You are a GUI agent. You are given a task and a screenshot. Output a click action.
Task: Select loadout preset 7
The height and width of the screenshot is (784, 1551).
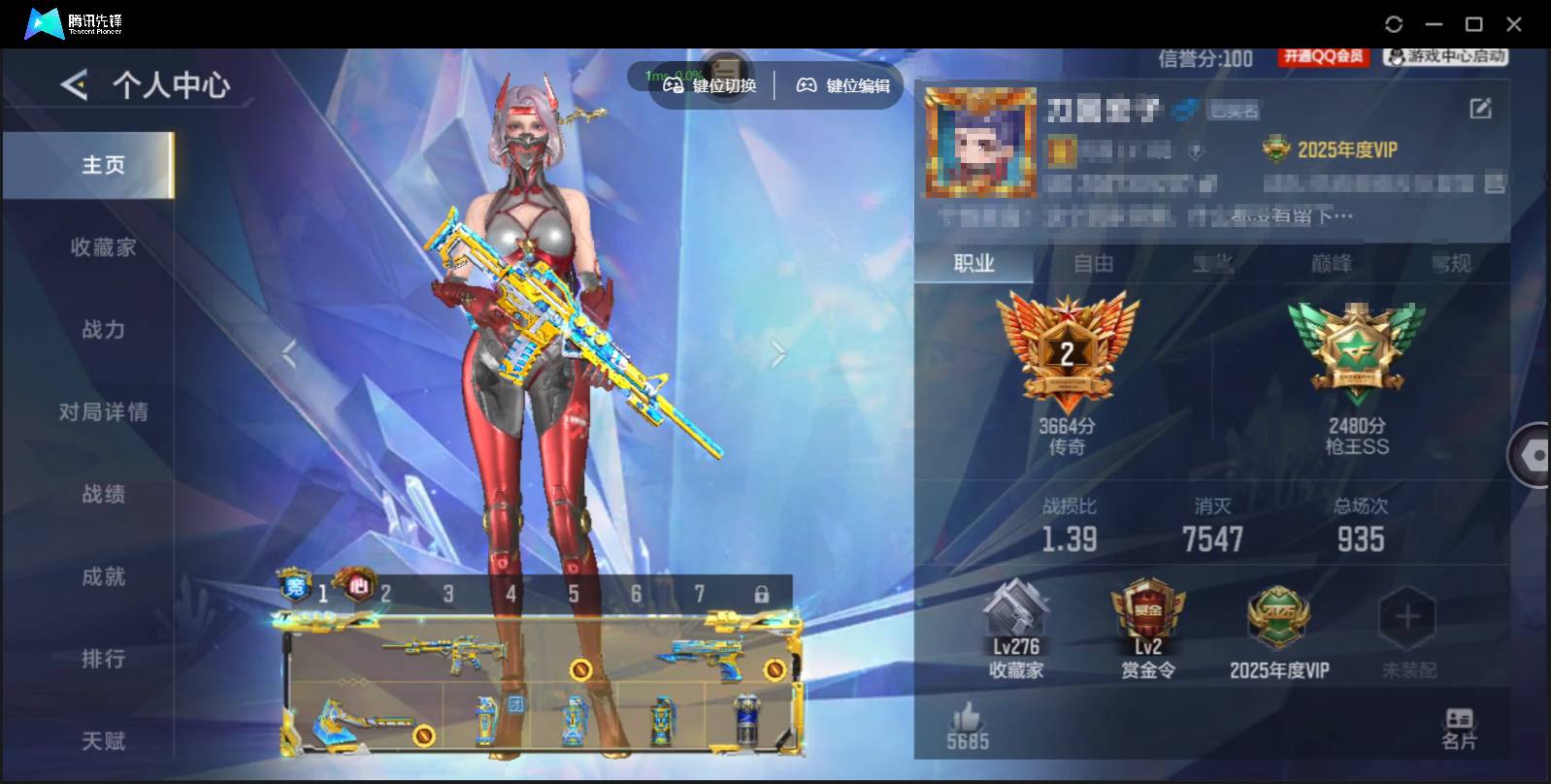(x=700, y=592)
